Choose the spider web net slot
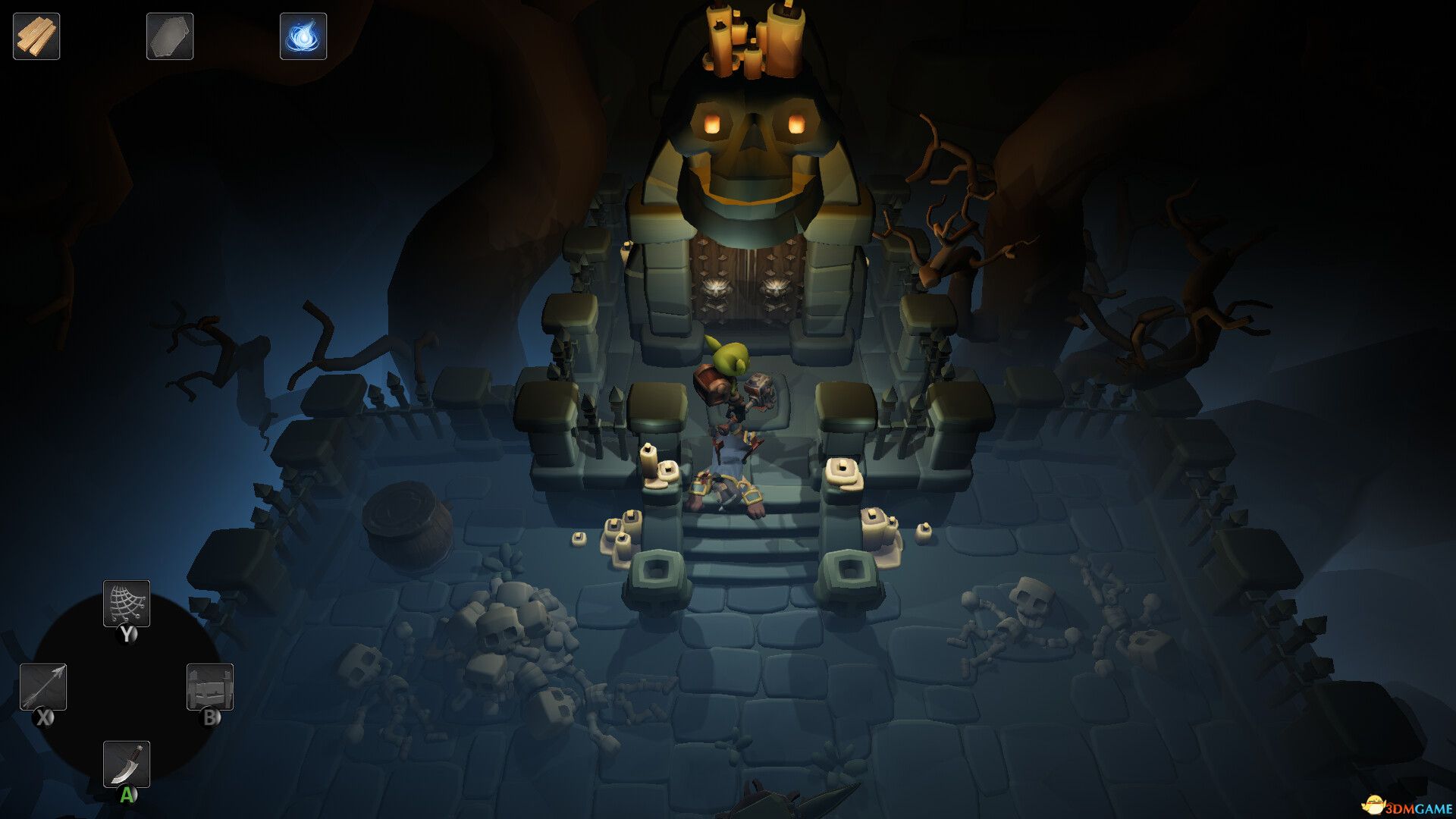This screenshot has height=819, width=1456. click(x=127, y=604)
